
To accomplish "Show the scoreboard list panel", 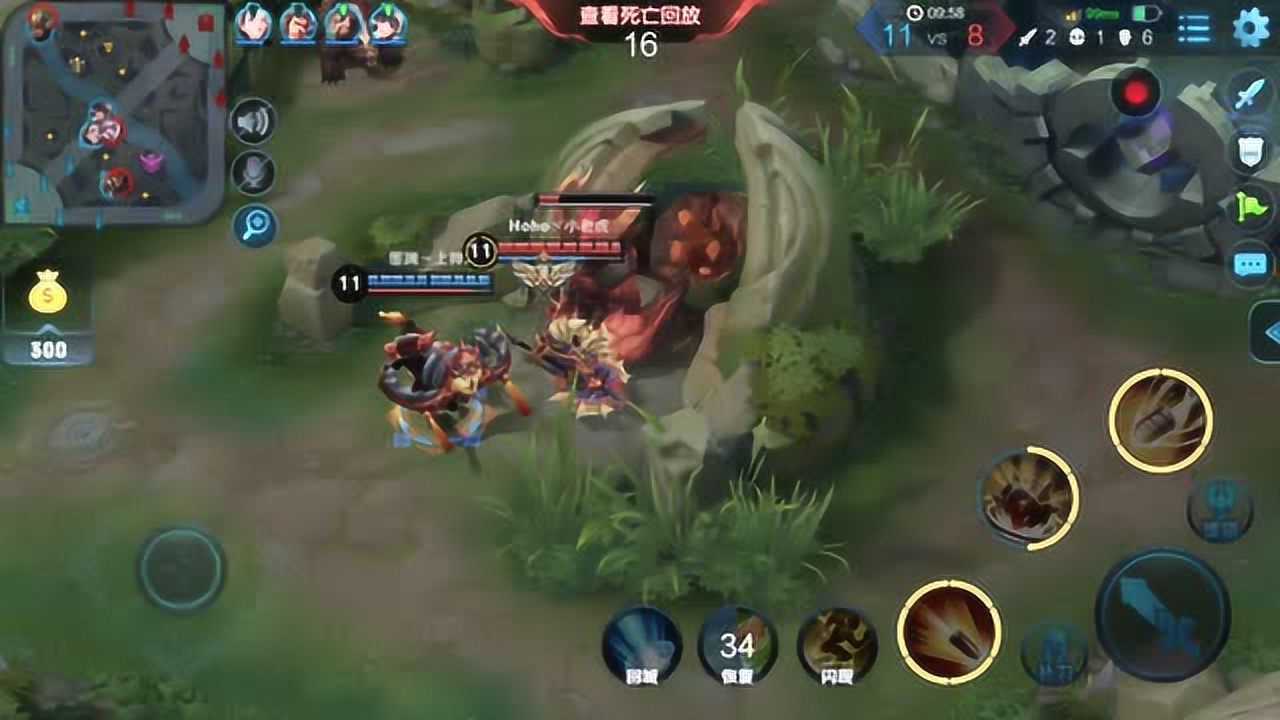I will click(1193, 28).
